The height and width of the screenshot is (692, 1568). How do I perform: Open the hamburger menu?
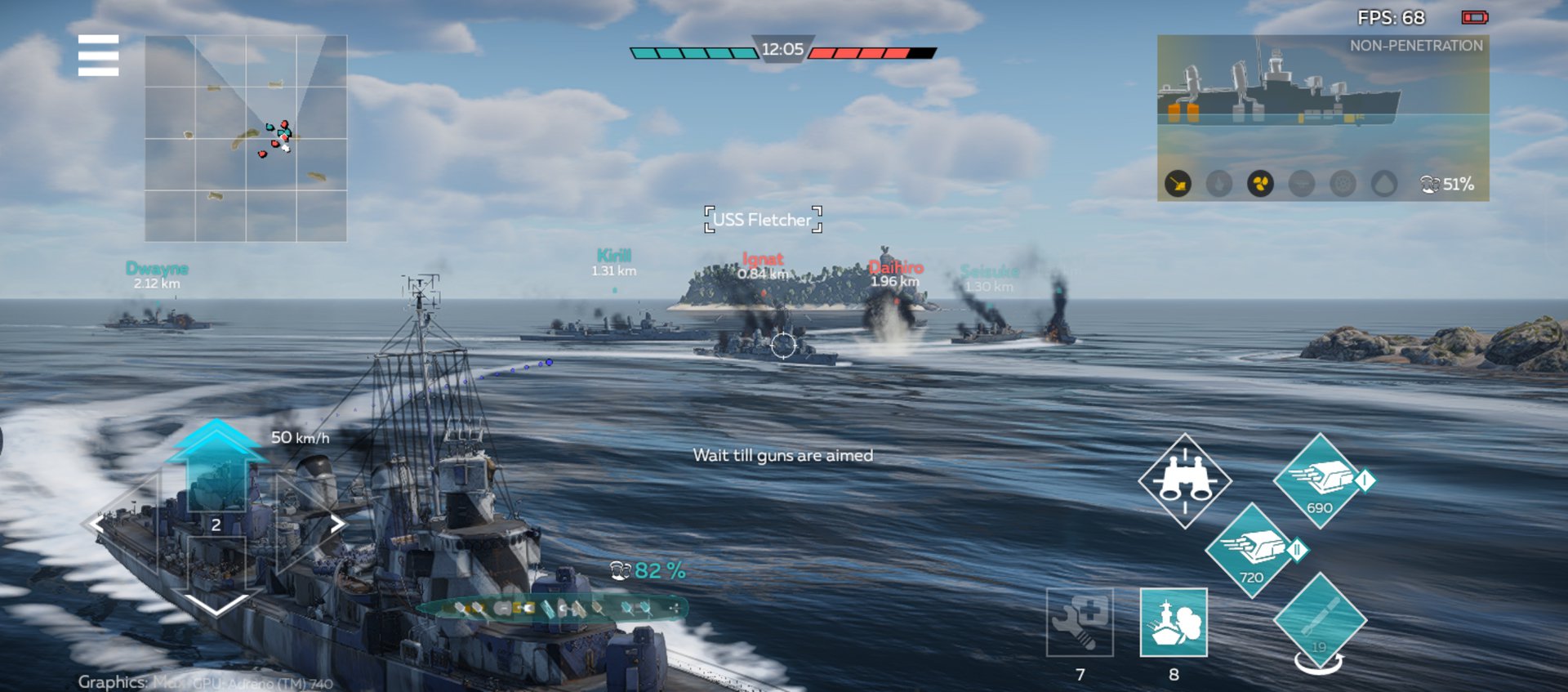[98, 56]
